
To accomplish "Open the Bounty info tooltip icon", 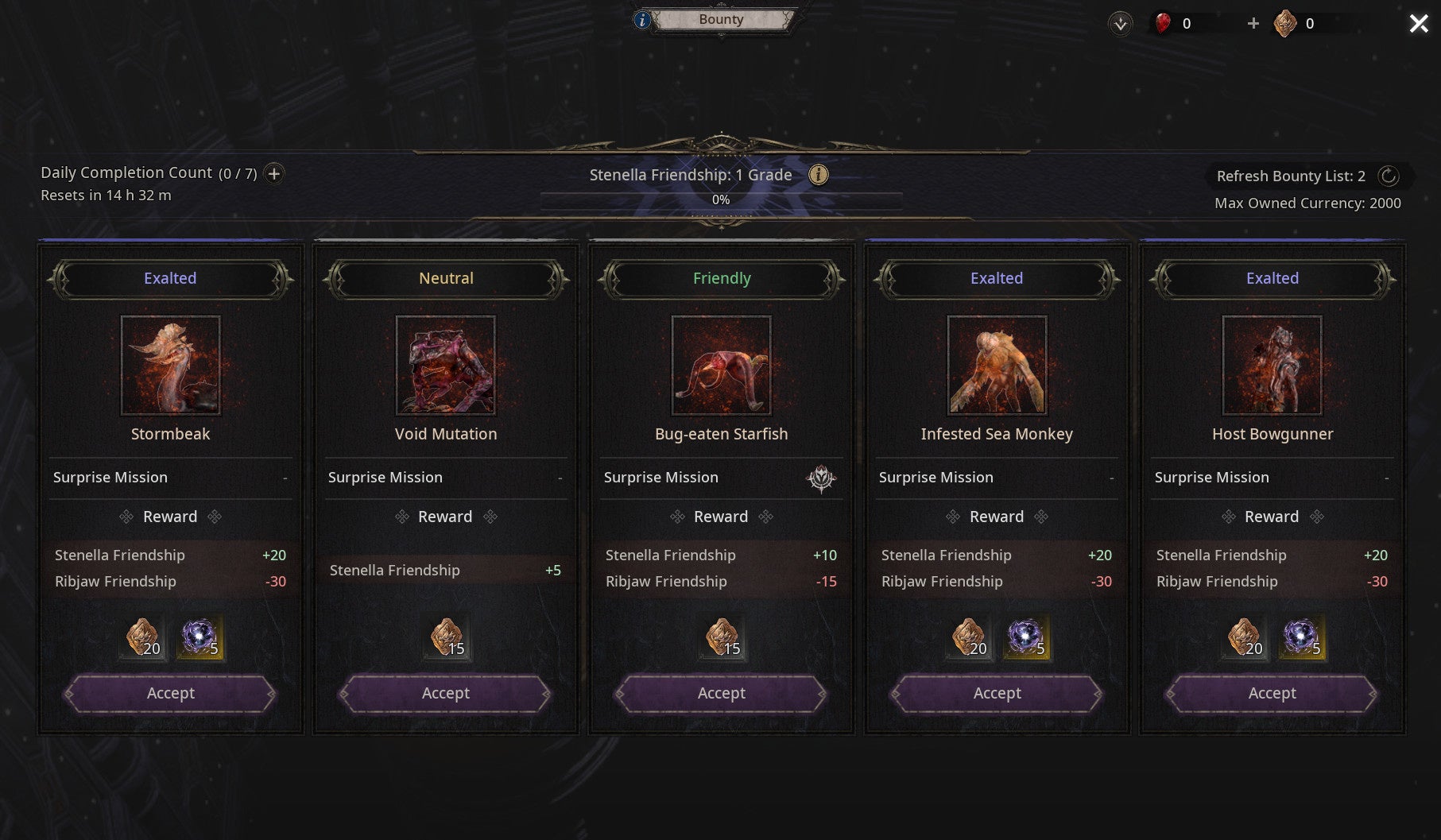I will pos(642,20).
